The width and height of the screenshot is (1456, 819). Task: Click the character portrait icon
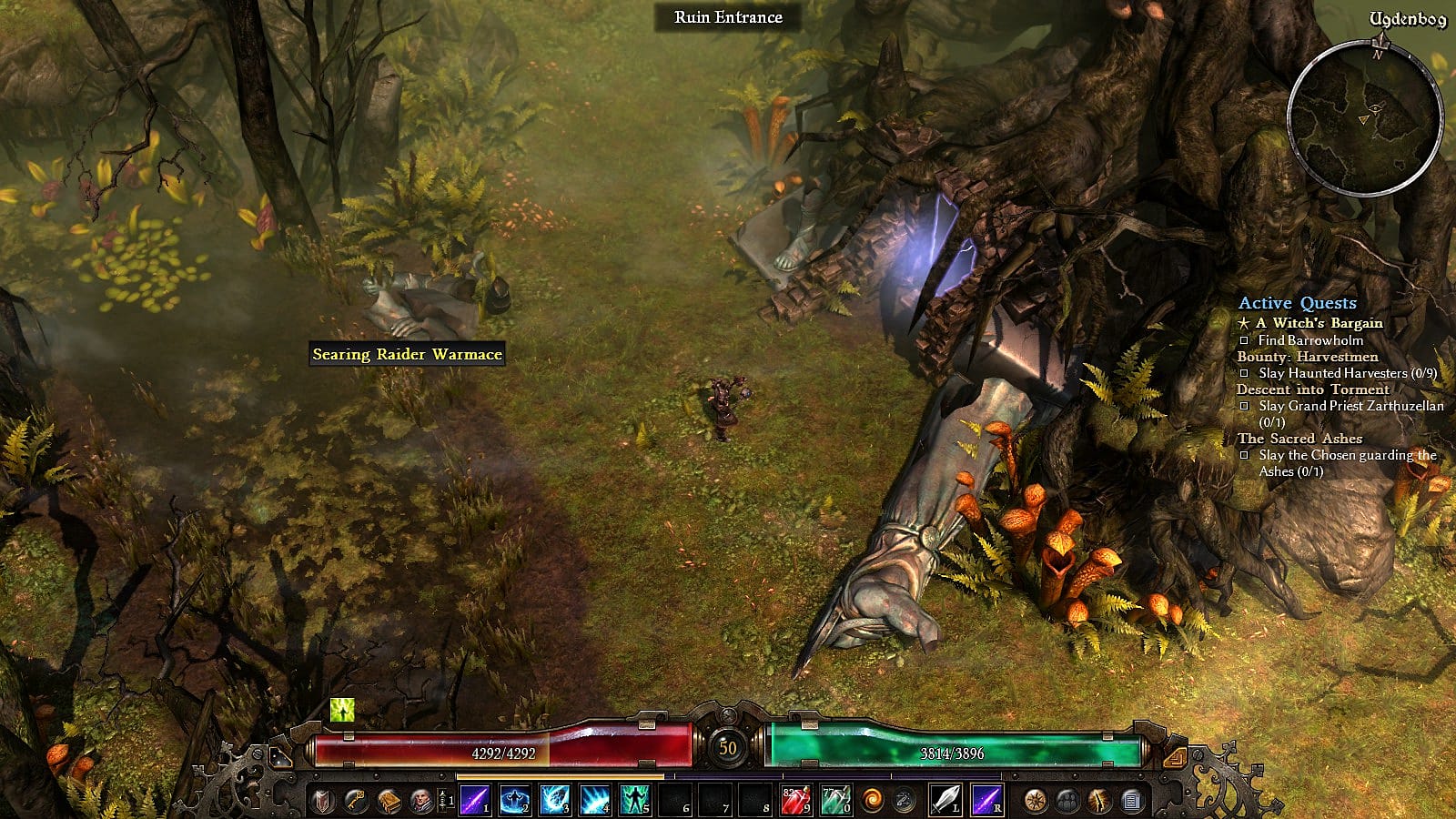click(421, 801)
